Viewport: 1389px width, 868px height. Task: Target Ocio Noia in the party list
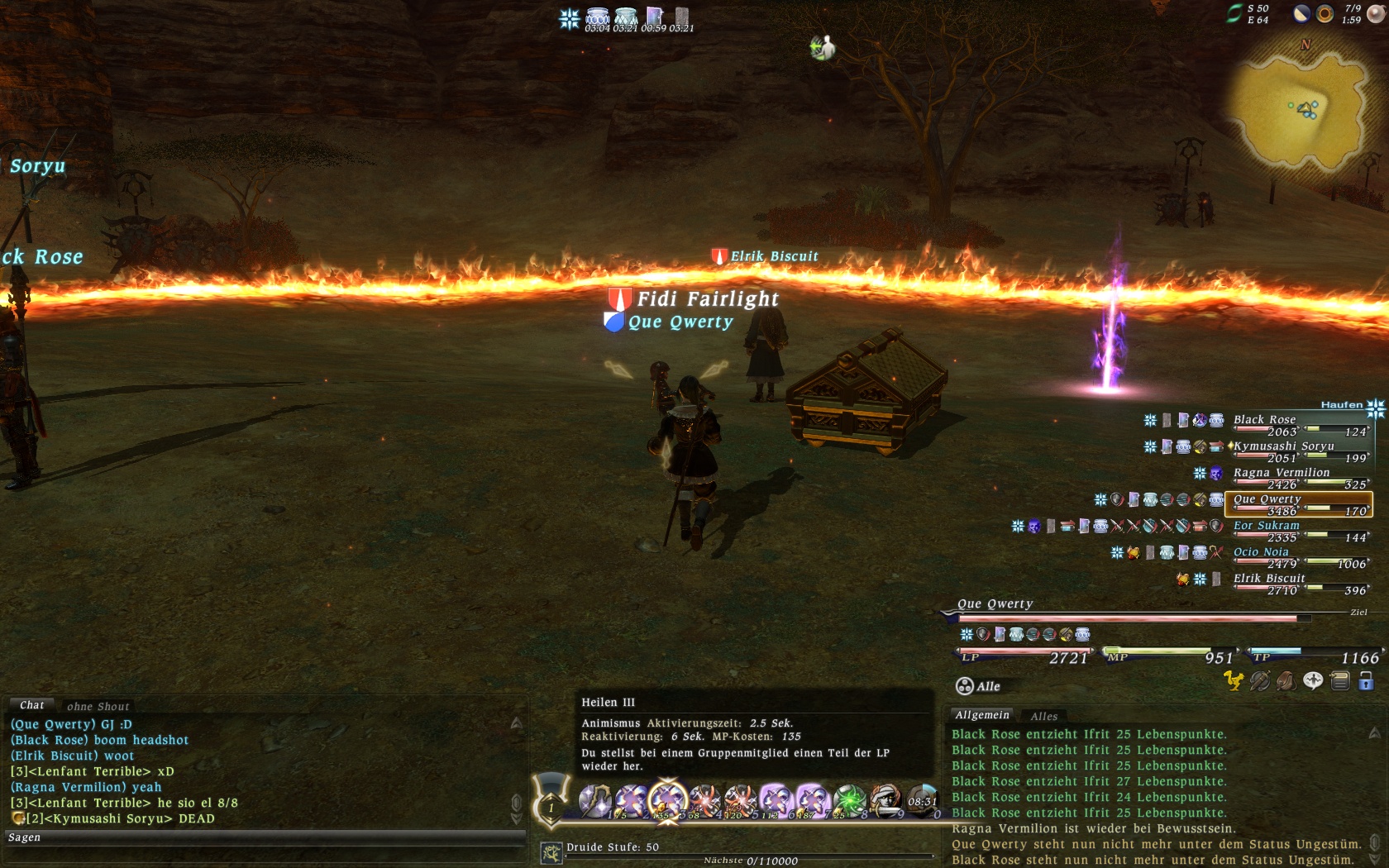click(1261, 552)
